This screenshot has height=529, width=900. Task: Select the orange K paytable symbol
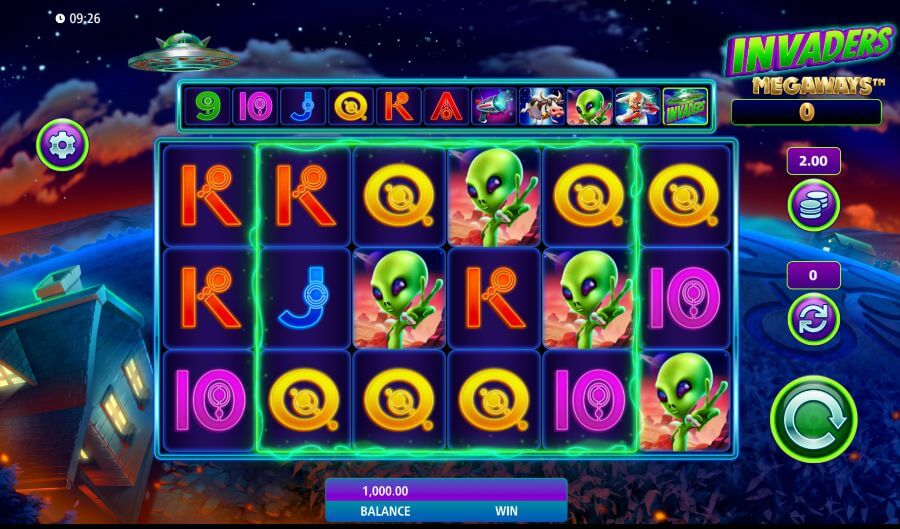[x=398, y=106]
